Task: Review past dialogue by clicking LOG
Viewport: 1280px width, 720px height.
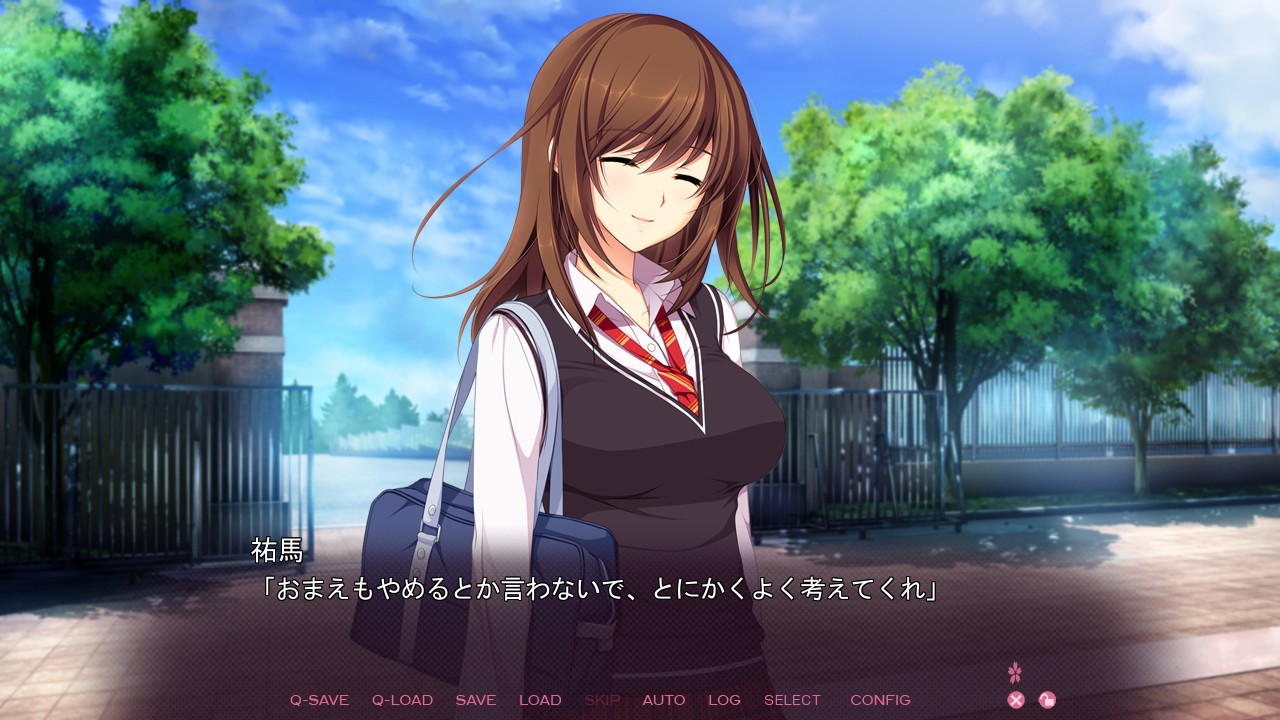Action: click(725, 700)
